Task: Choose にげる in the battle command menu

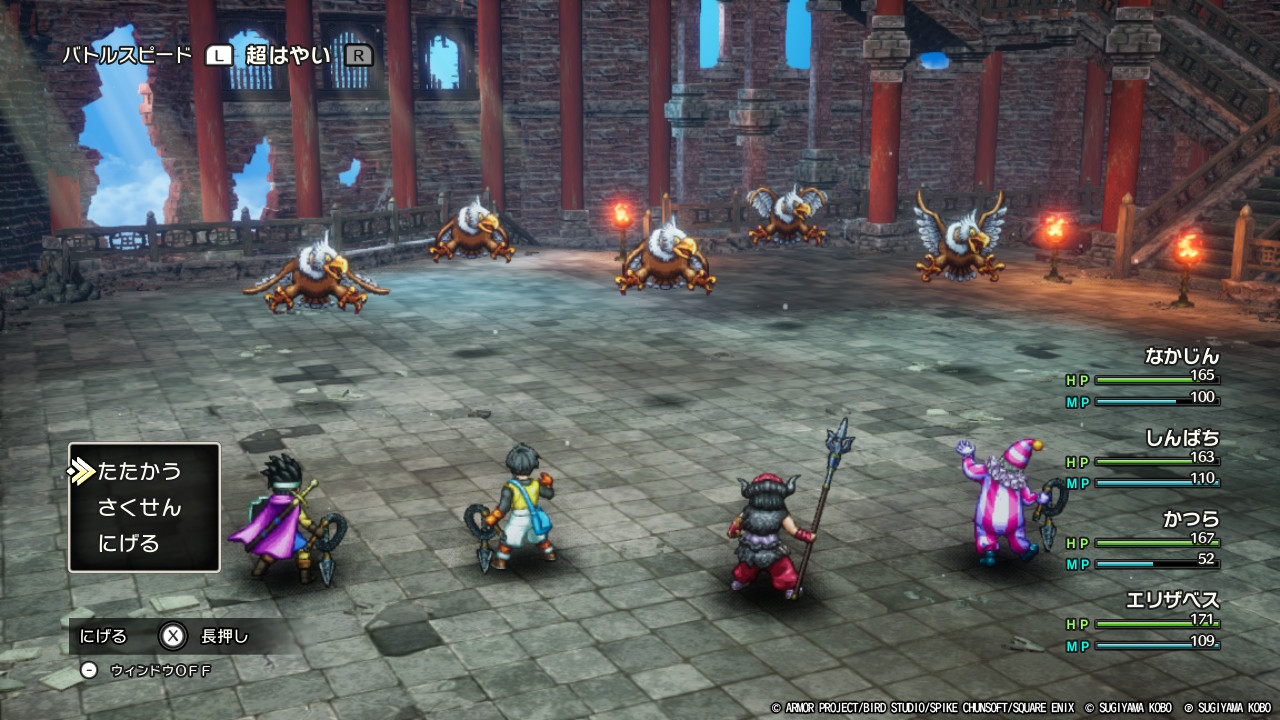Action: pos(129,544)
